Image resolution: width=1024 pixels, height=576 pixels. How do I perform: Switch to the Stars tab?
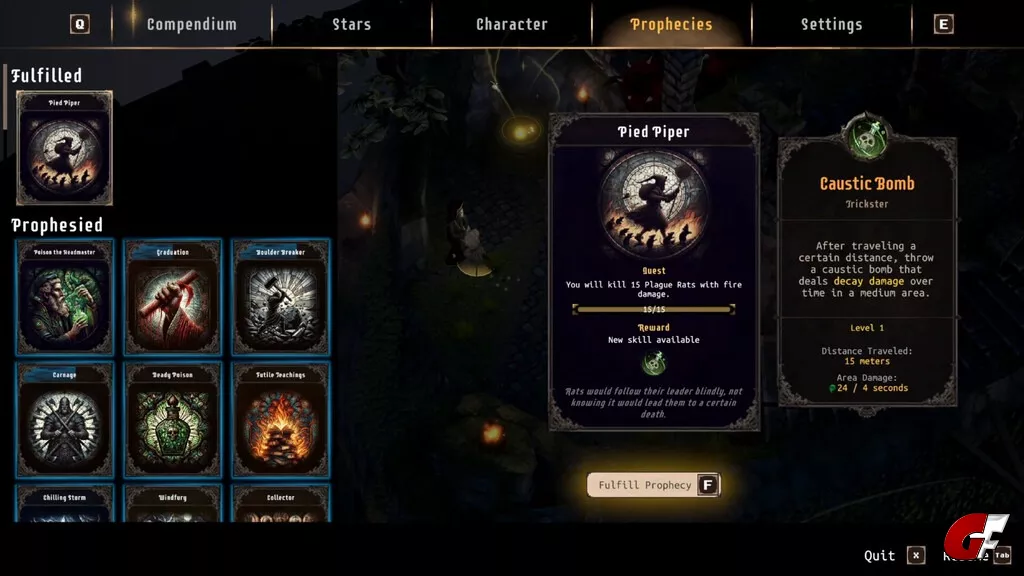pos(351,24)
